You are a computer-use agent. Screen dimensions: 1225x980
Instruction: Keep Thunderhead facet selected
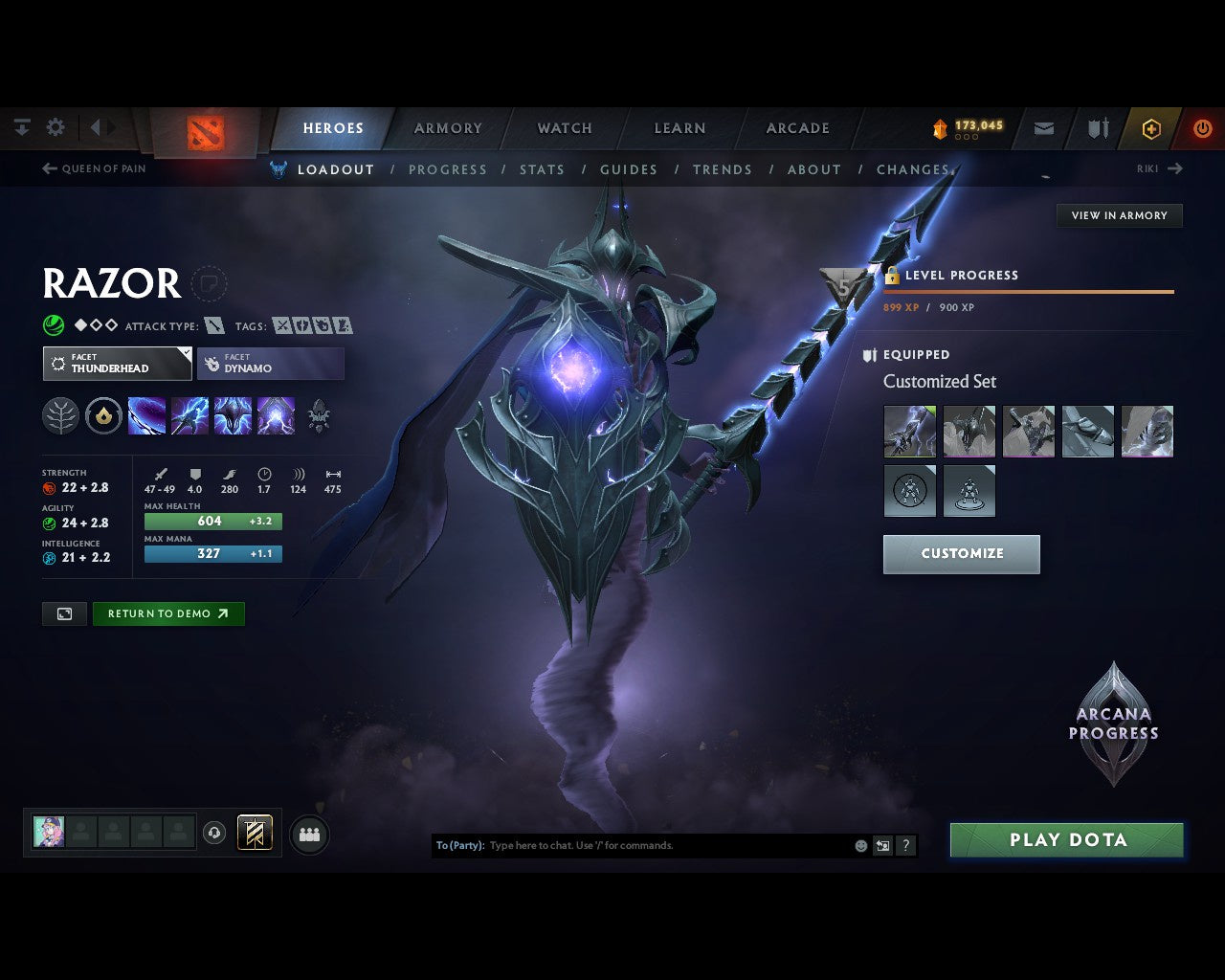pyautogui.click(x=116, y=364)
